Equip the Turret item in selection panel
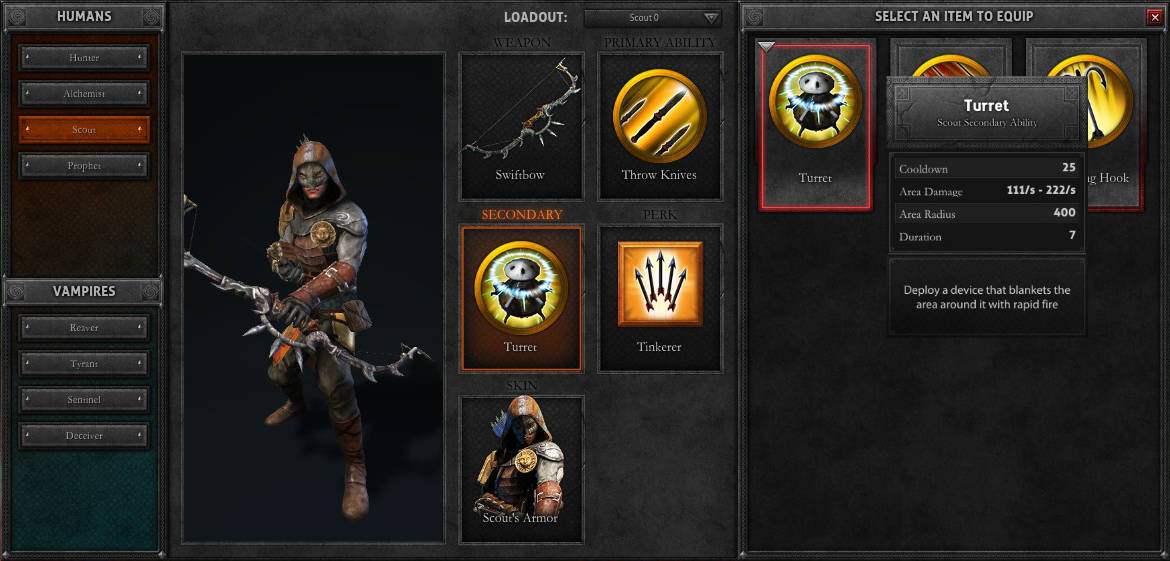Image resolution: width=1170 pixels, height=561 pixels. (815, 124)
